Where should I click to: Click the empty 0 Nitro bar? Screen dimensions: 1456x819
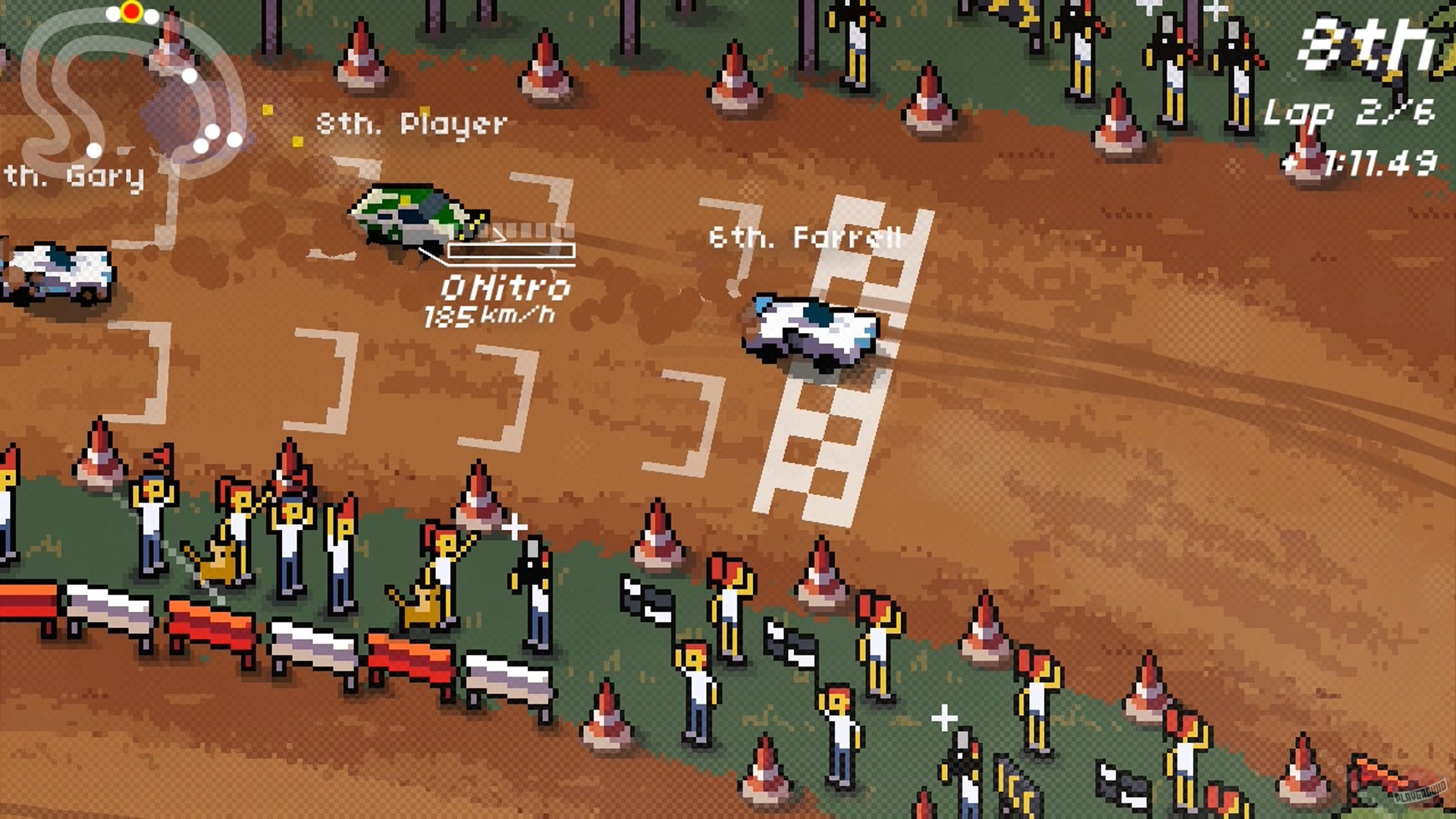tap(510, 250)
